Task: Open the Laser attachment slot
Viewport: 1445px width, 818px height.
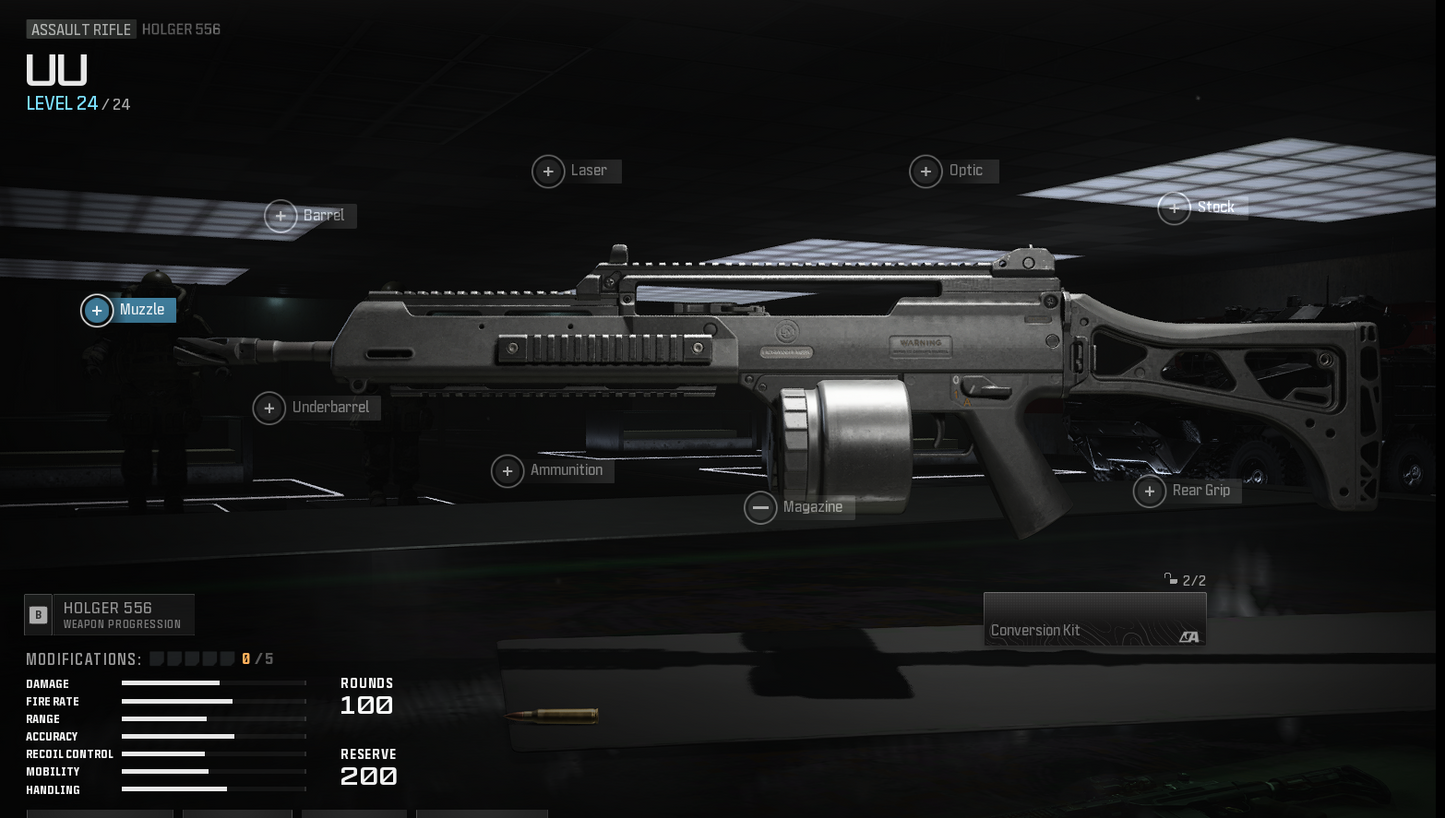Action: 548,171
